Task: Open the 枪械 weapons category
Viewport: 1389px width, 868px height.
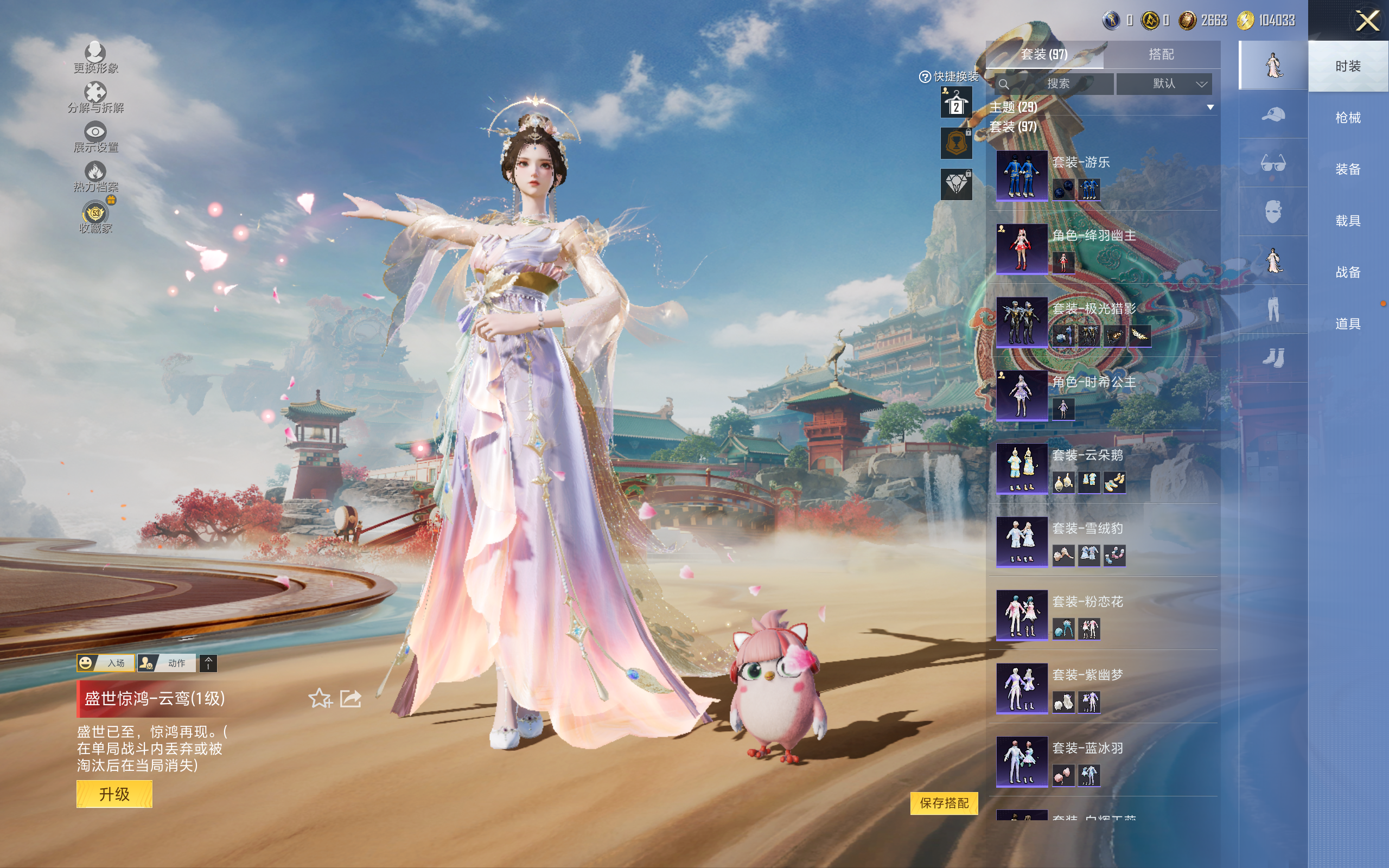Action: (x=1347, y=118)
